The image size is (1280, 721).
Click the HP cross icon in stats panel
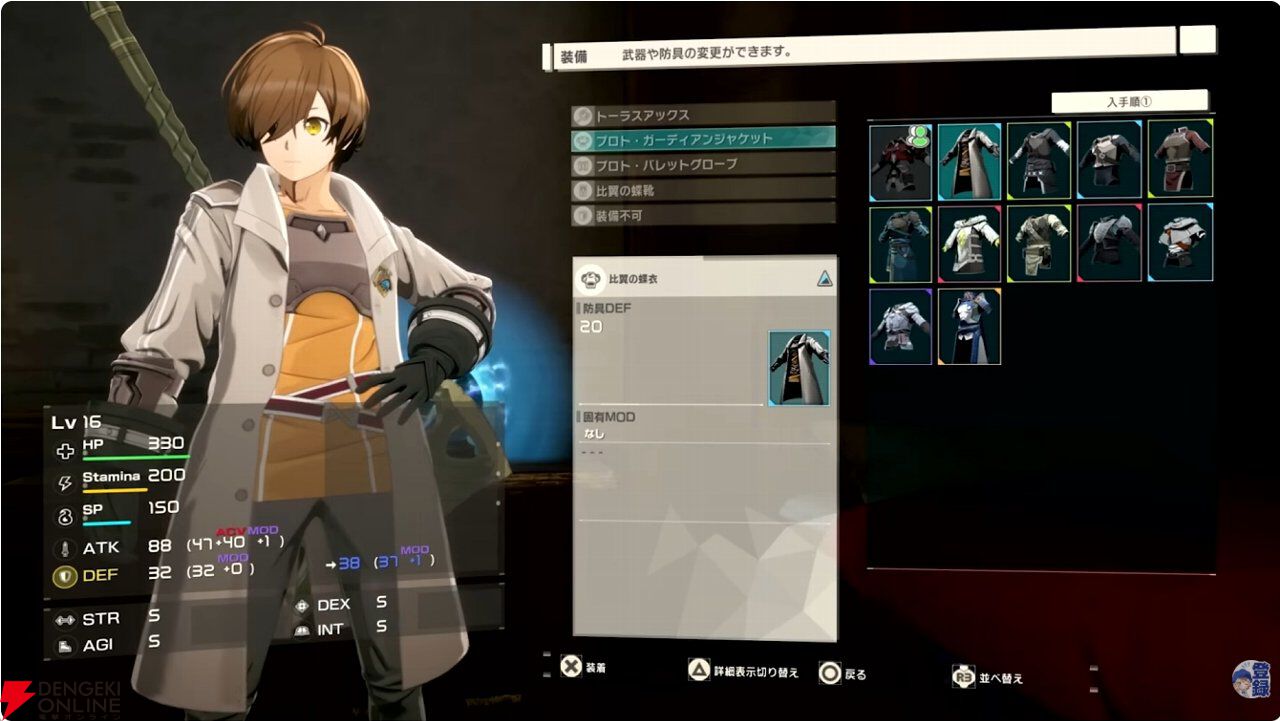(64, 451)
